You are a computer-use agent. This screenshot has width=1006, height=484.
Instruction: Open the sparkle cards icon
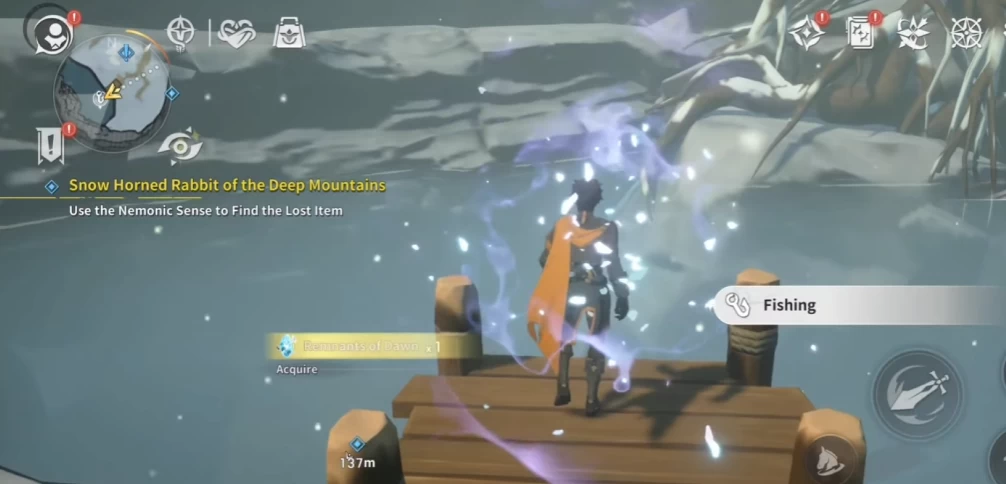click(860, 33)
